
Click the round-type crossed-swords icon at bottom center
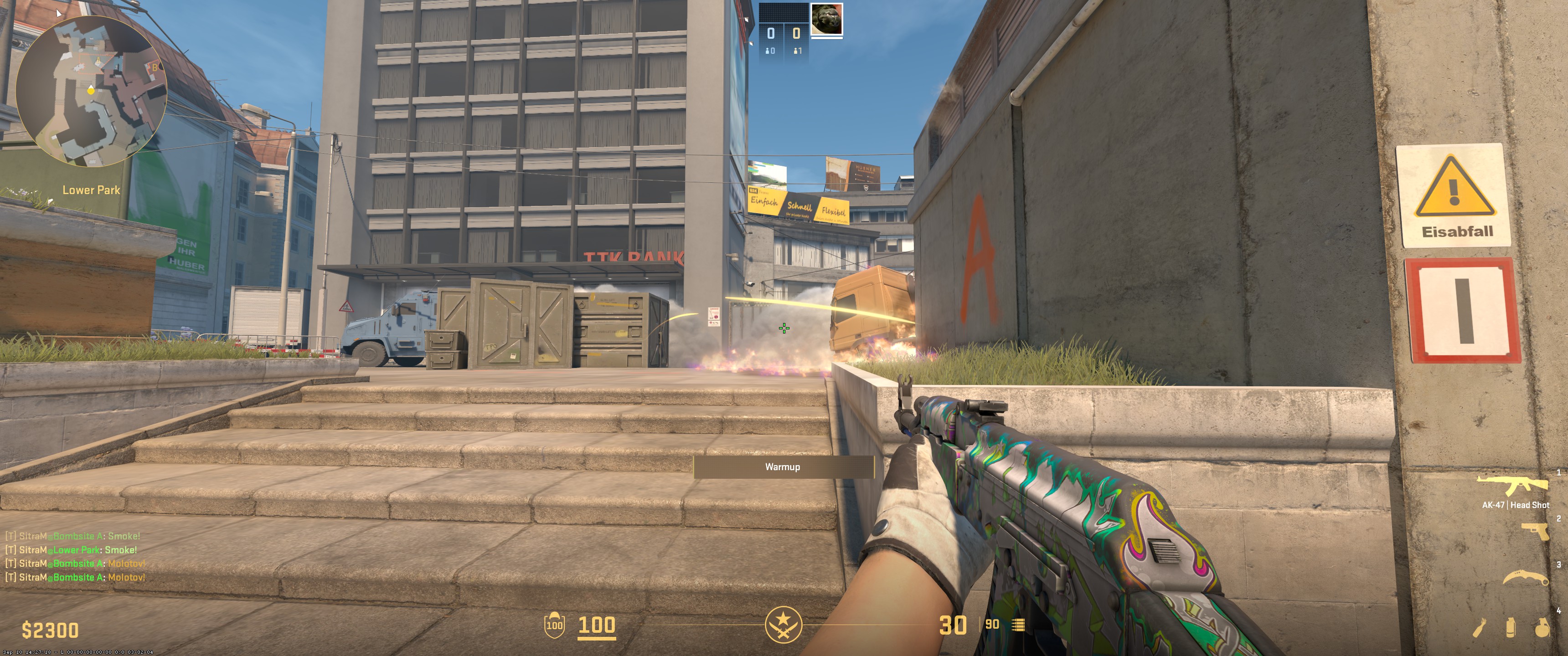tap(784, 623)
